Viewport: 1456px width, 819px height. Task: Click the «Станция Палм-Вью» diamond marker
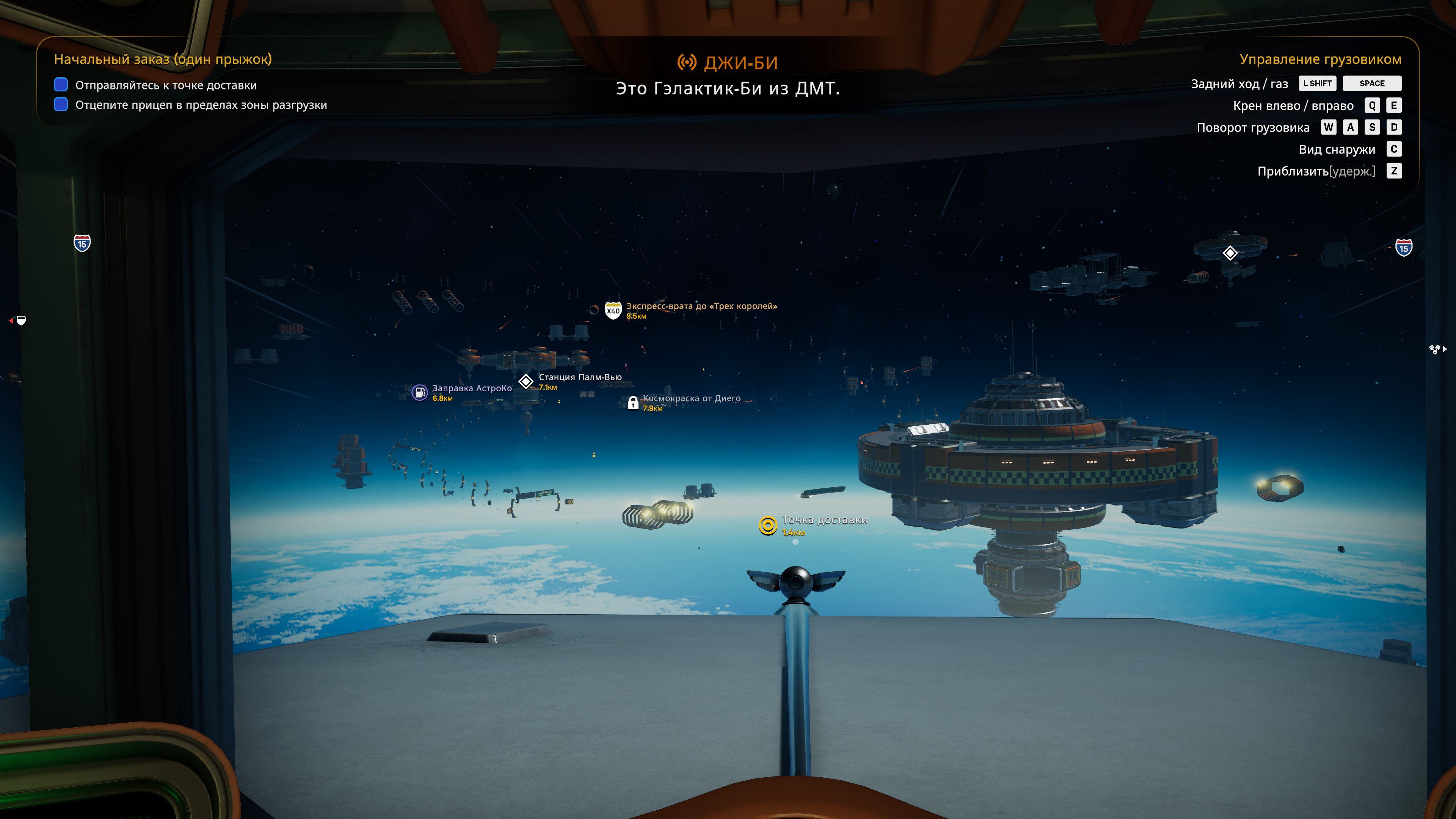click(526, 381)
